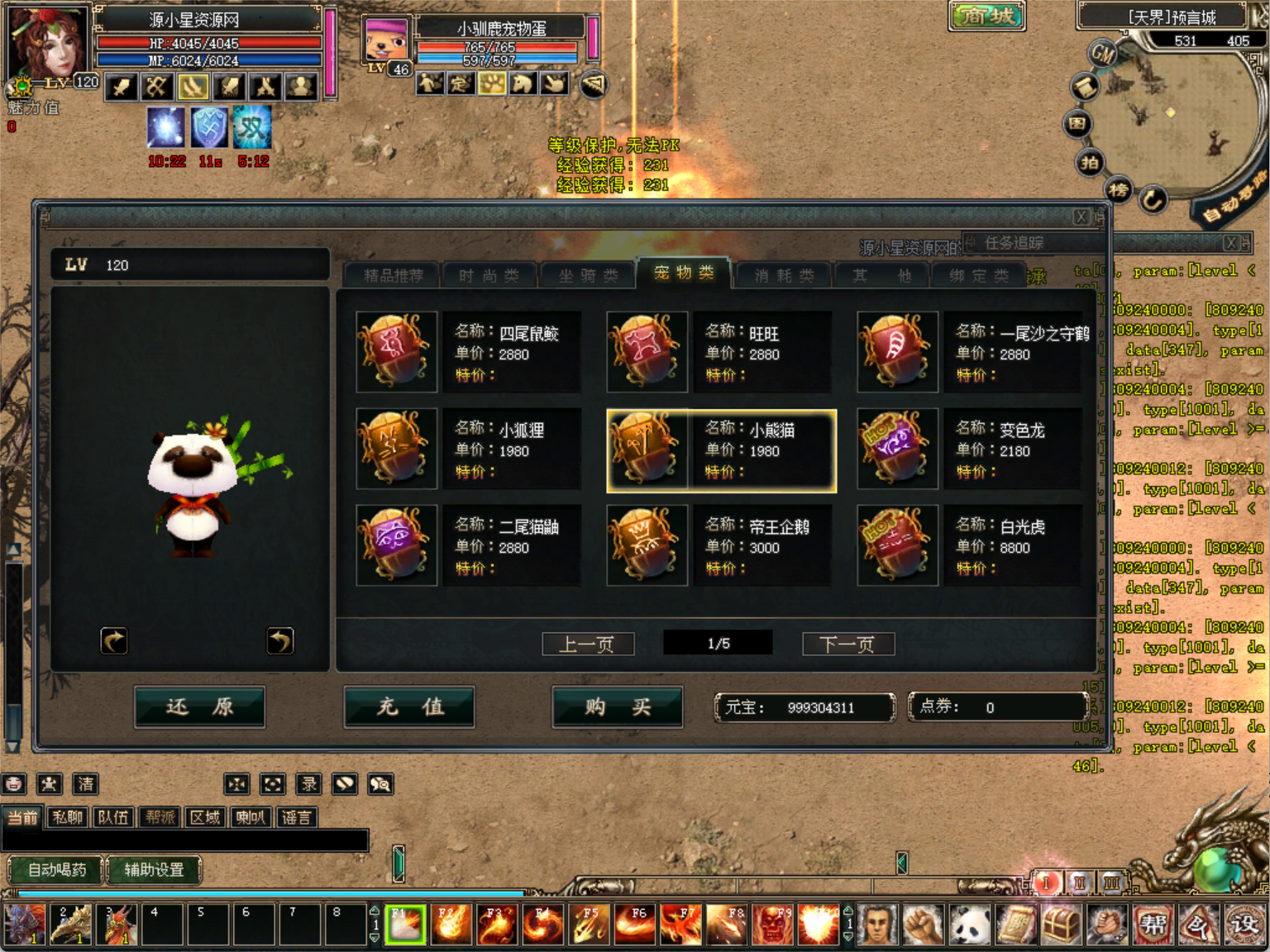Click the 上一页 previous page button

tap(587, 644)
